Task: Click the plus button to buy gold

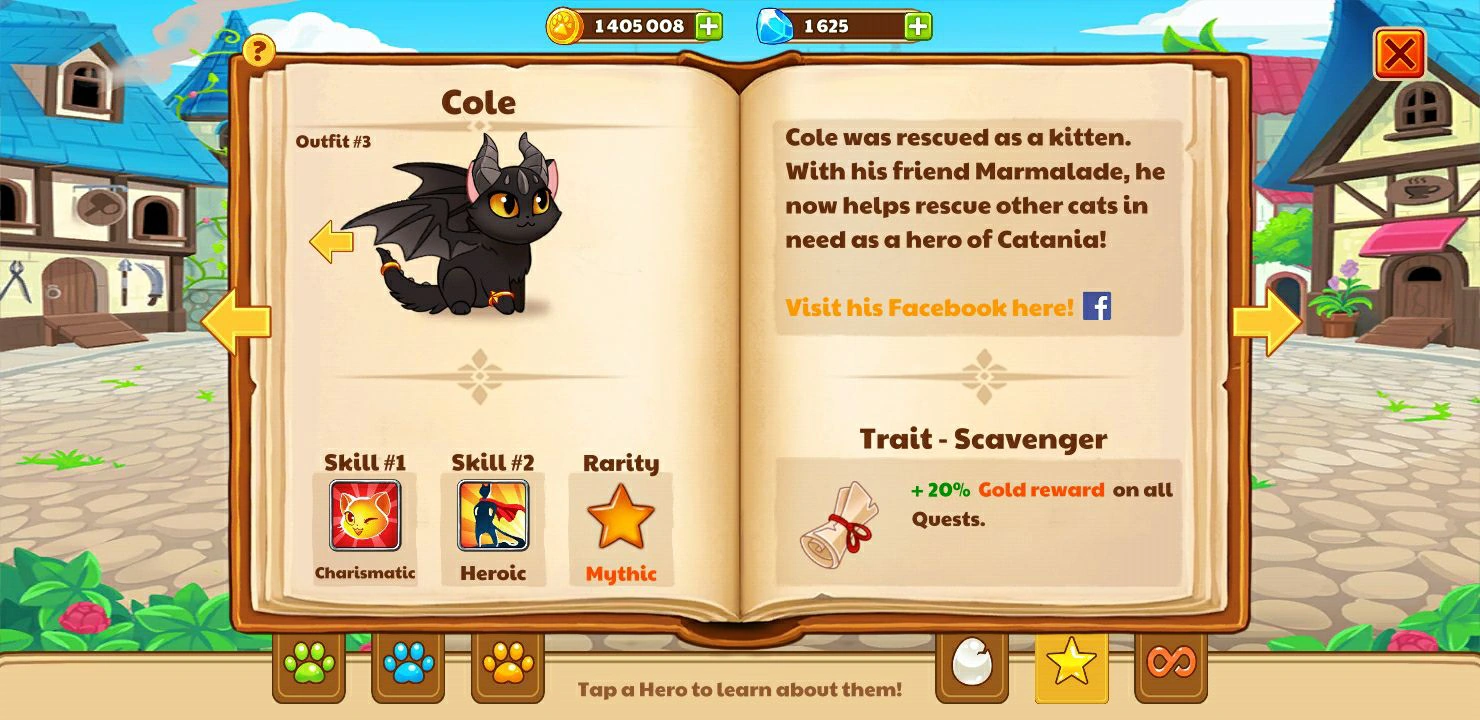Action: click(x=711, y=25)
